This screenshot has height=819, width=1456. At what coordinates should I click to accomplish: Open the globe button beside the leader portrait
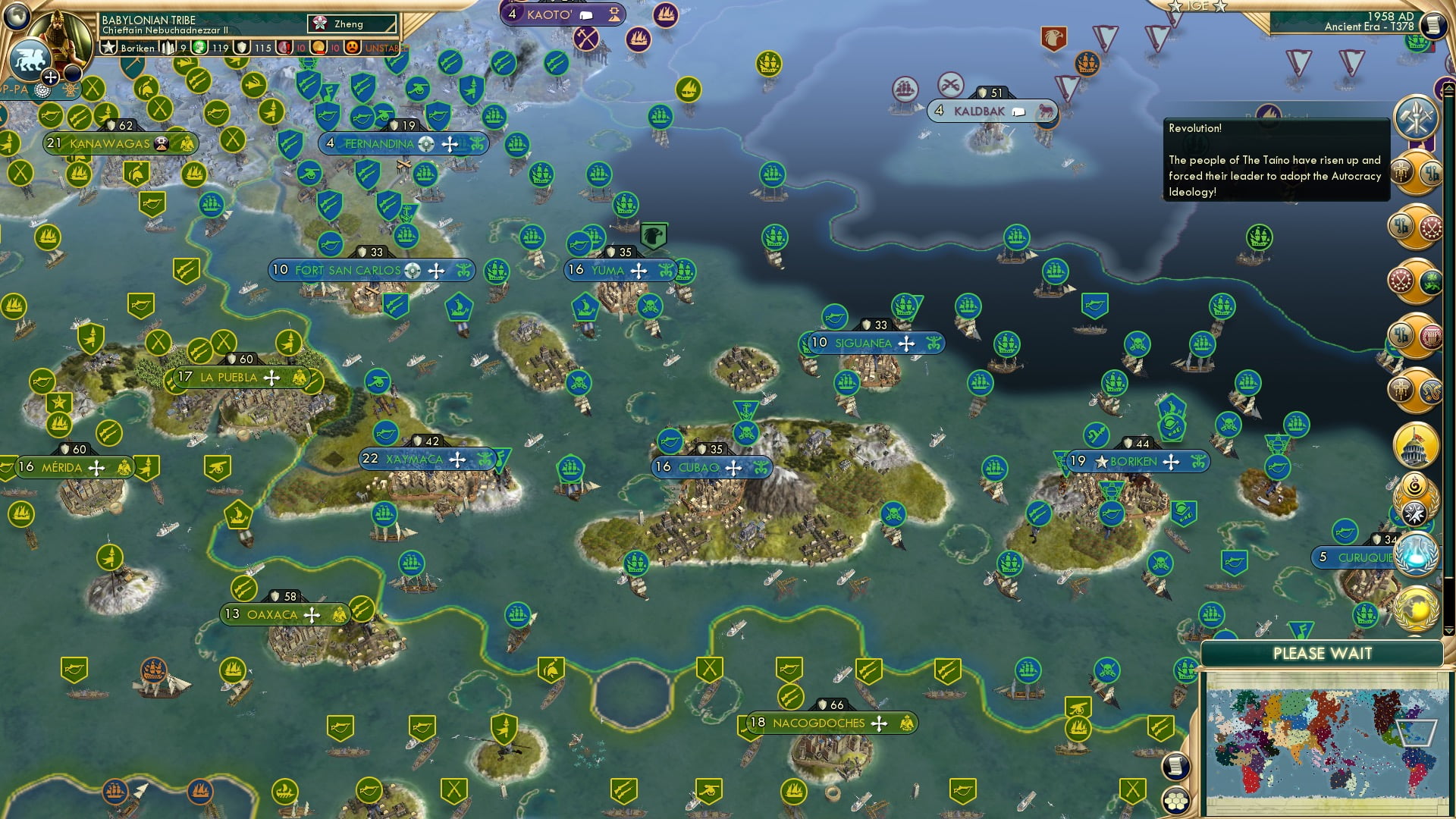point(17,15)
